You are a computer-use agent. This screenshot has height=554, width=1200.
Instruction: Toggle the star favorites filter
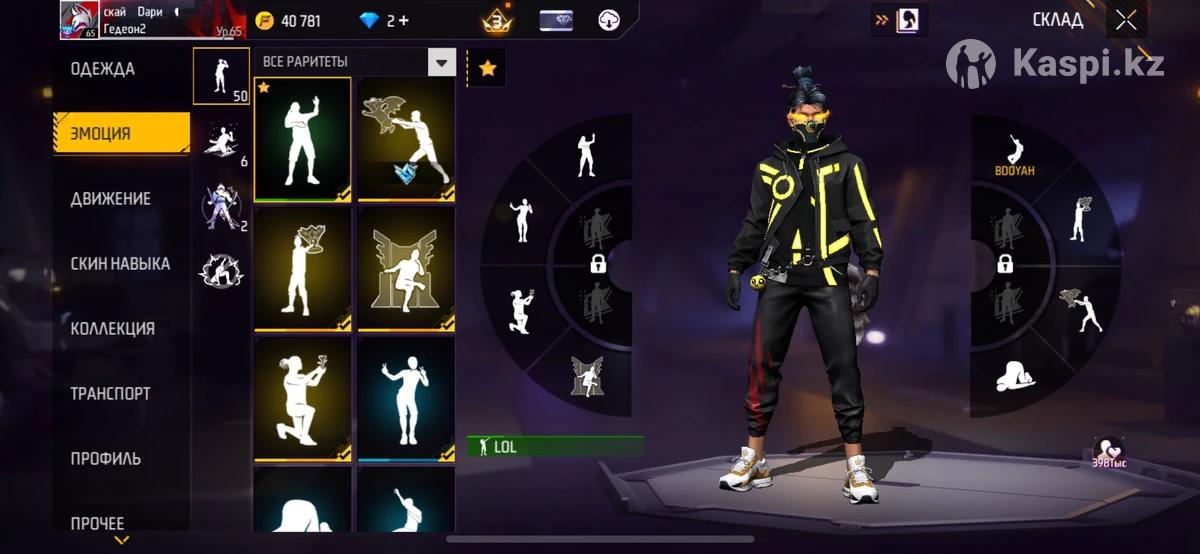487,68
